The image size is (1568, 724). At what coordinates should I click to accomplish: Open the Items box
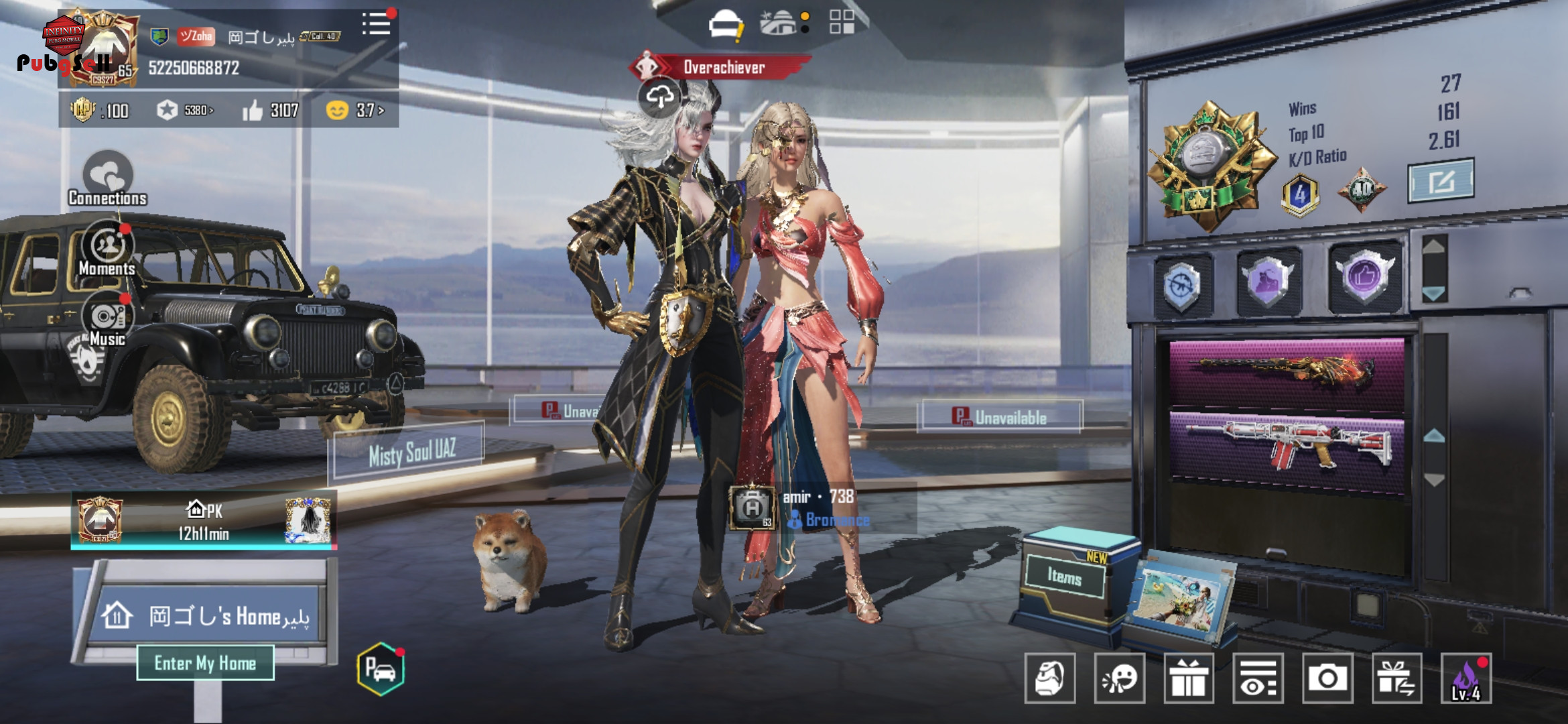pyautogui.click(x=1065, y=577)
